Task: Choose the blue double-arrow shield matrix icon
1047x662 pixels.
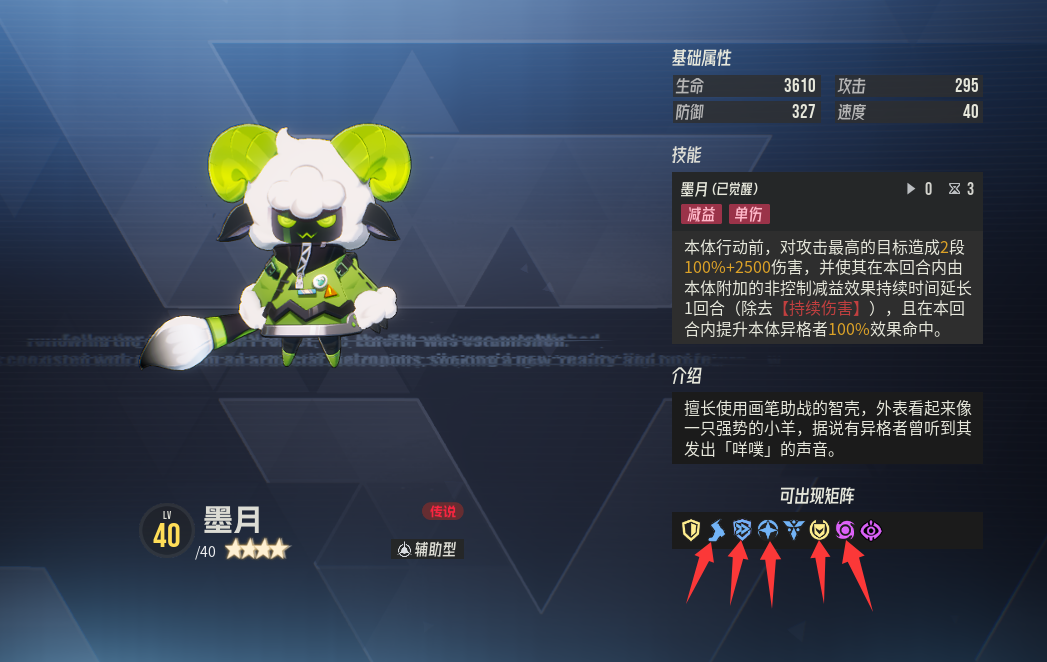Action: (742, 530)
